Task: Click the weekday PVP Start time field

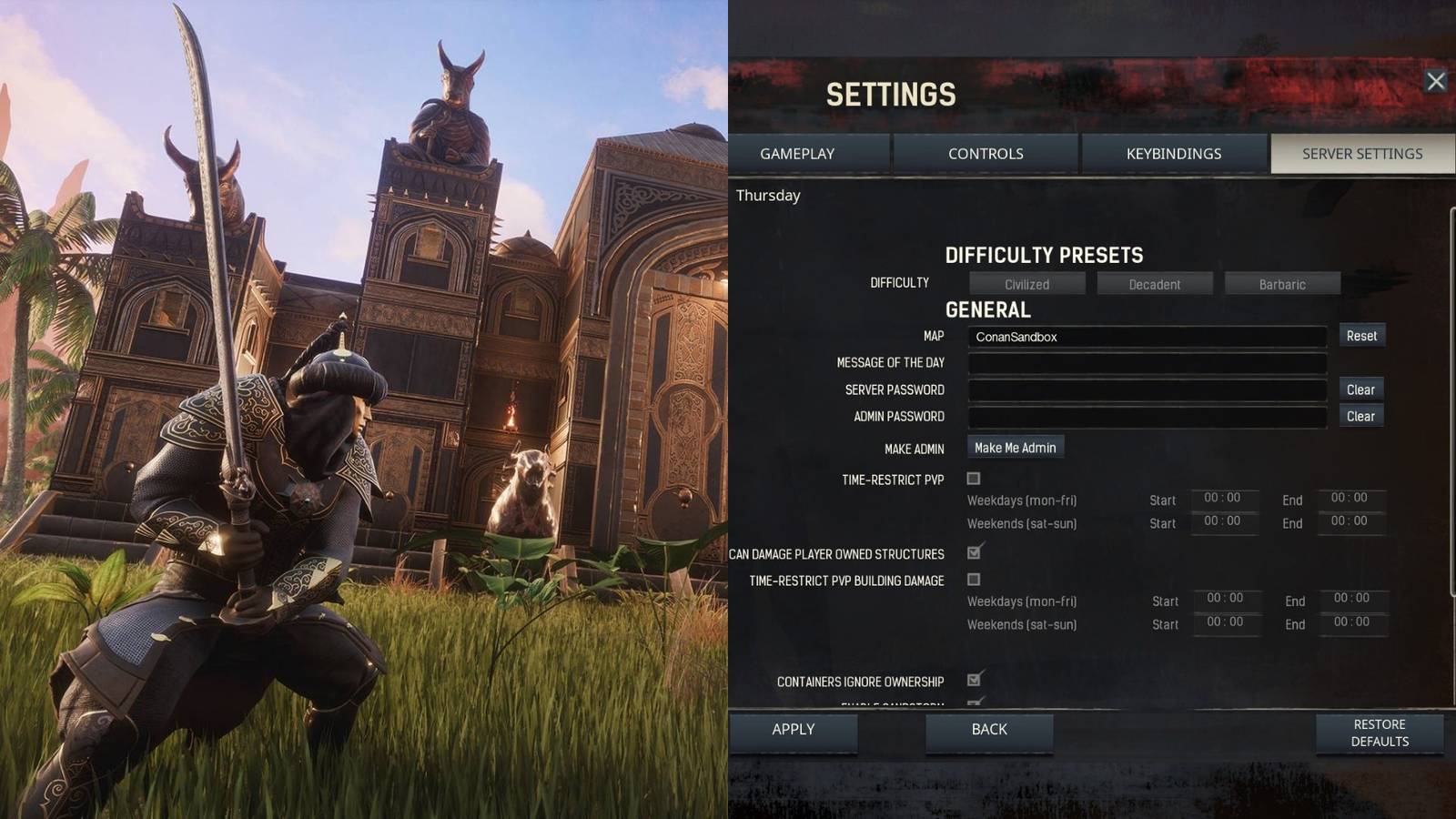Action: 1224,500
